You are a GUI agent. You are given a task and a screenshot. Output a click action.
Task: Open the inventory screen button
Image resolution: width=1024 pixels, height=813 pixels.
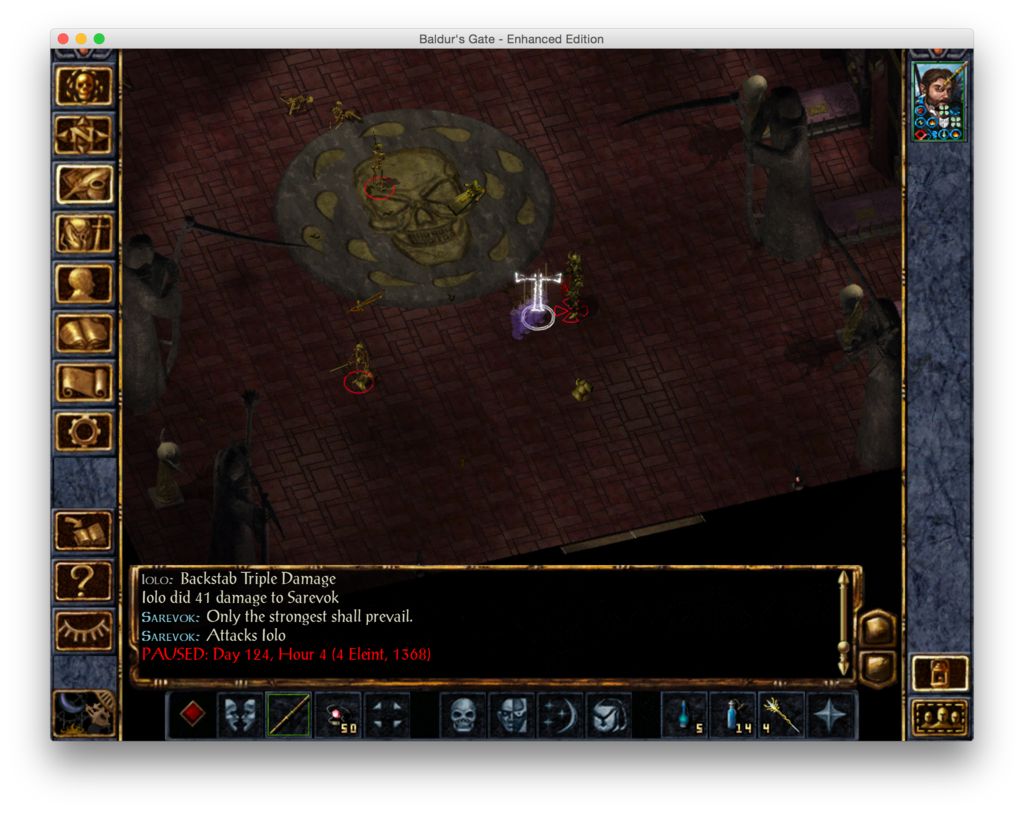84,234
